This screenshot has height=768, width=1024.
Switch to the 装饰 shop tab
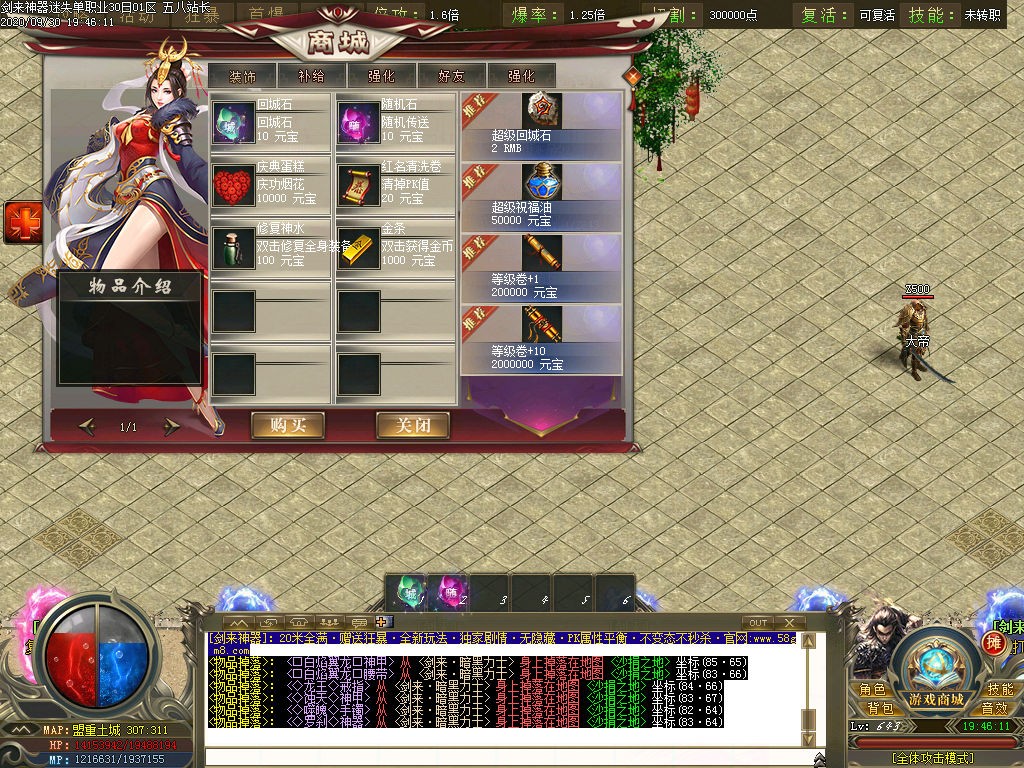coord(242,76)
